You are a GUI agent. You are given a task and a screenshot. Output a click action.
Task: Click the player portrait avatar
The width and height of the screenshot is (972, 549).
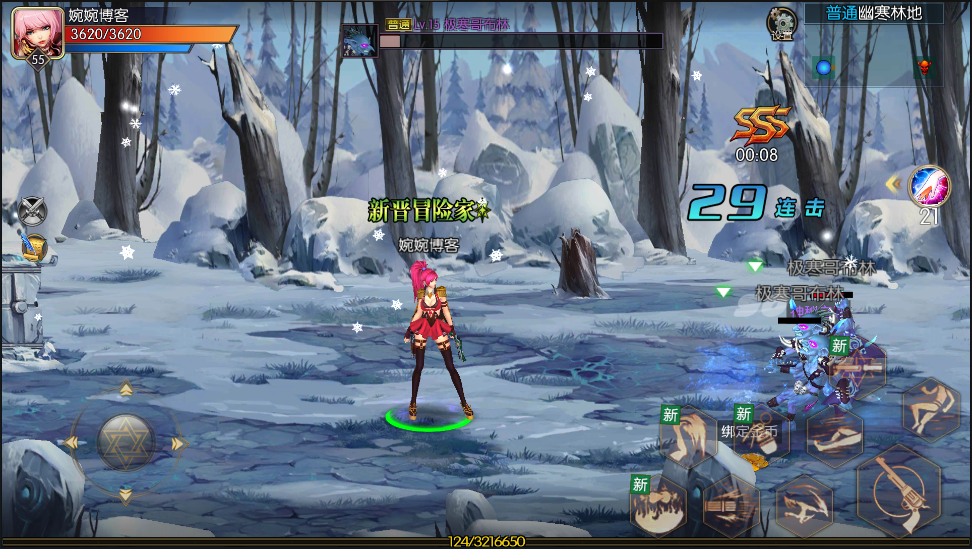pos(37,32)
